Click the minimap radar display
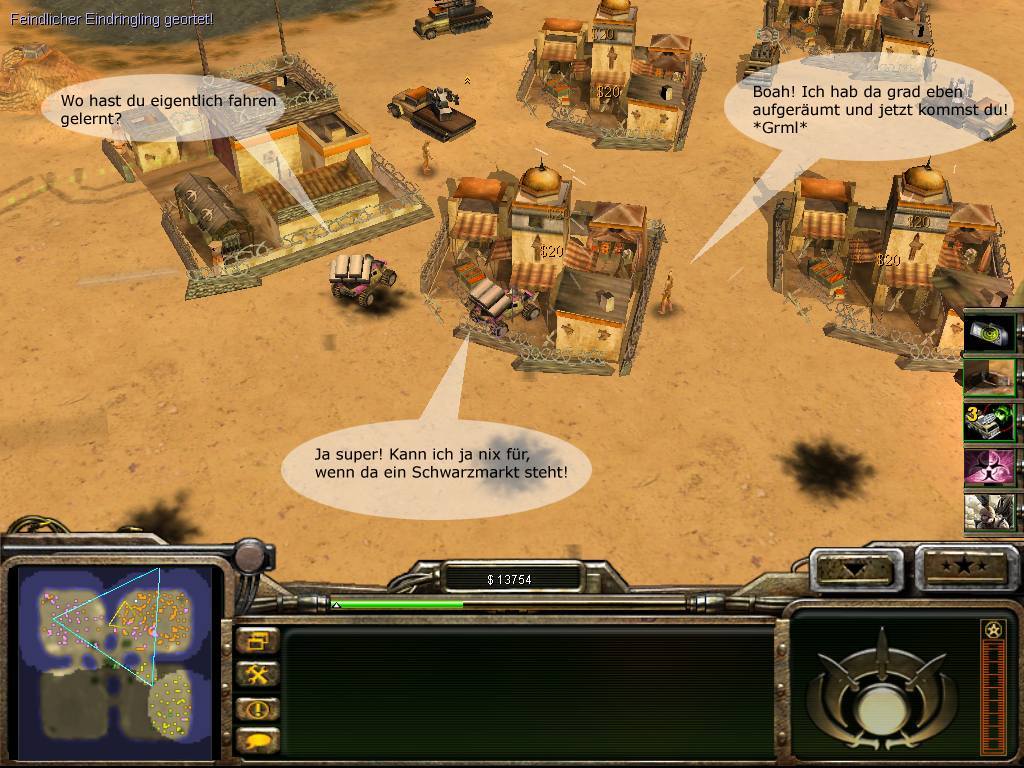 (x=115, y=660)
